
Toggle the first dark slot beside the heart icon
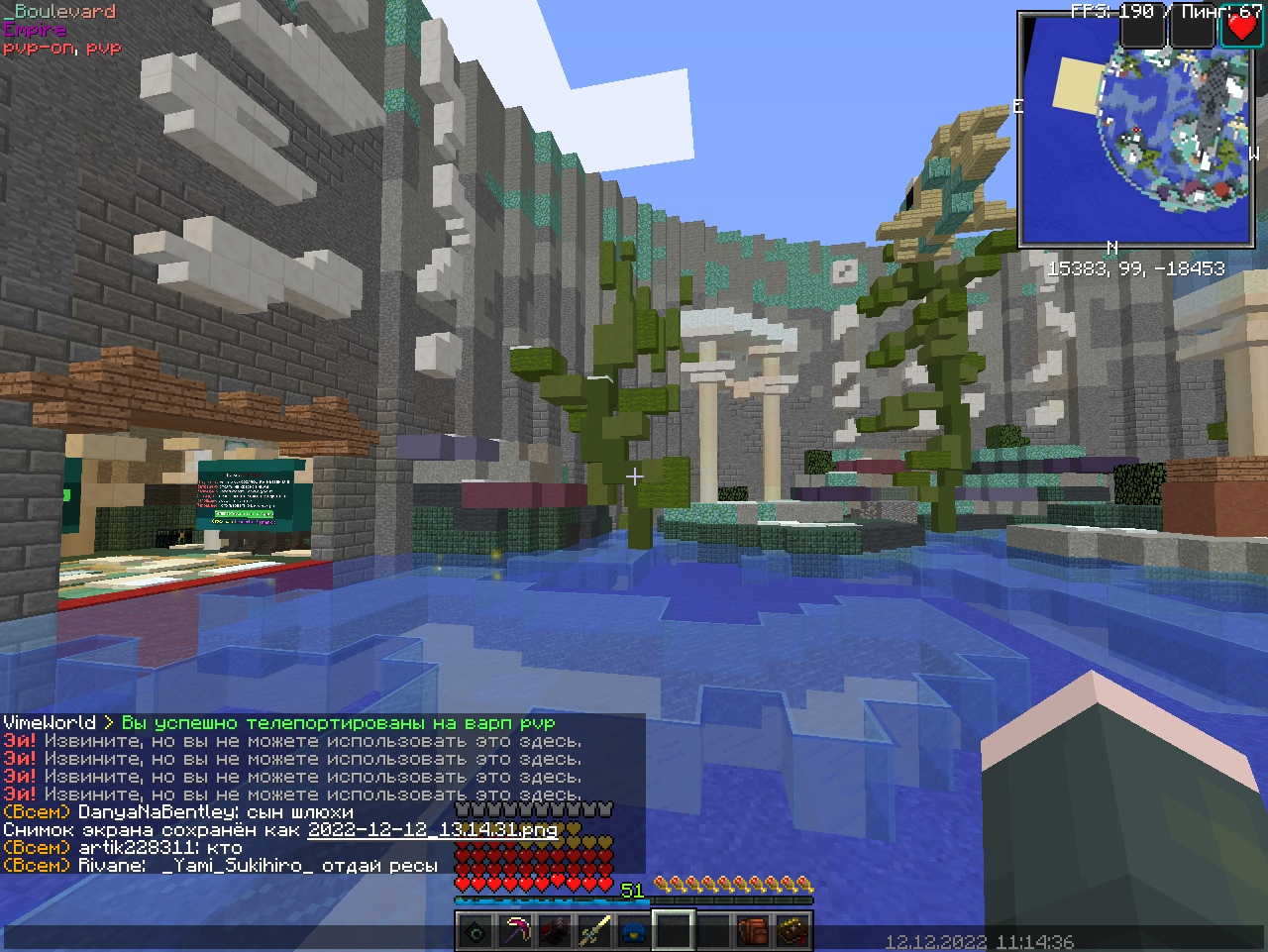(1141, 27)
